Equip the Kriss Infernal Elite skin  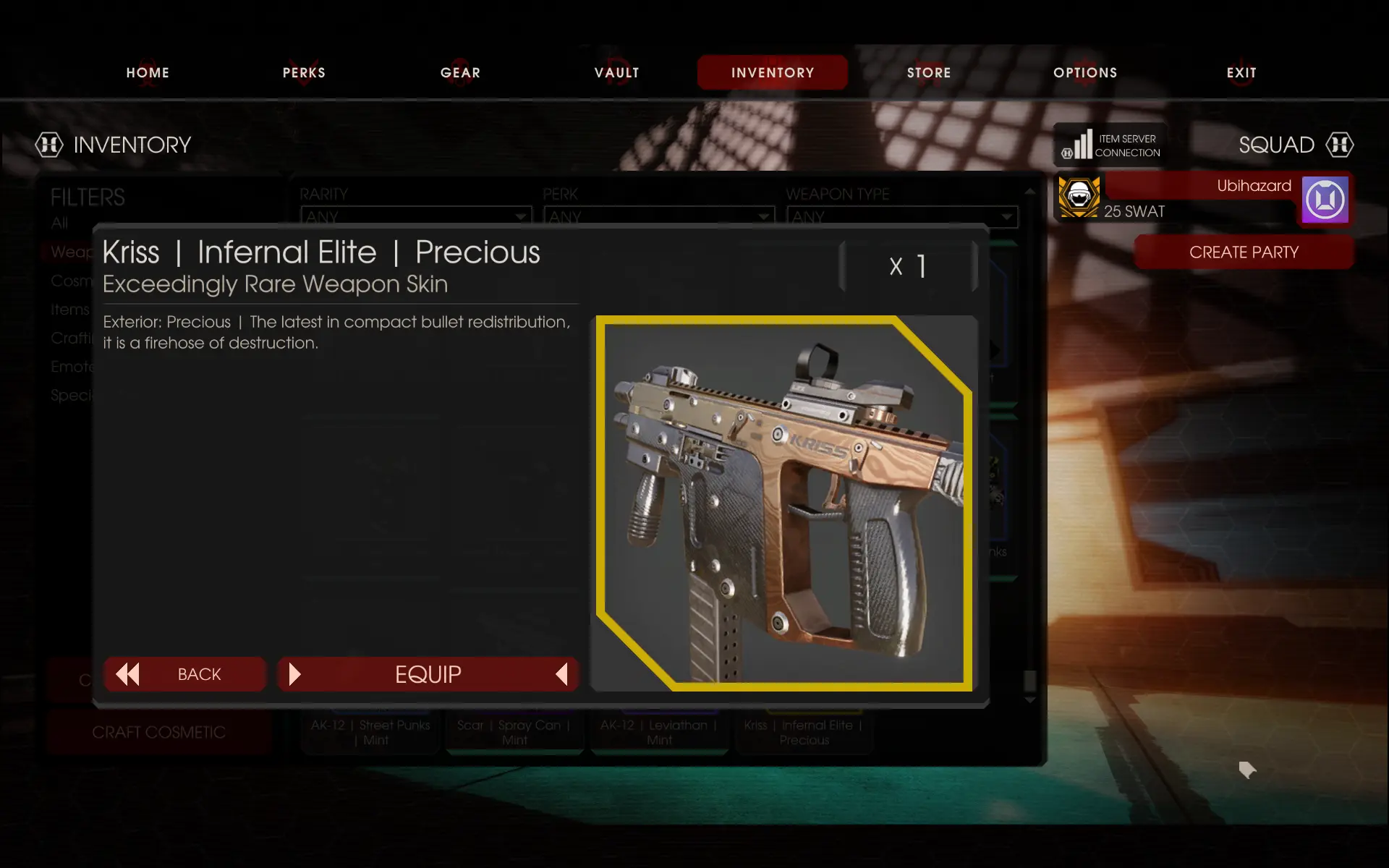428,674
